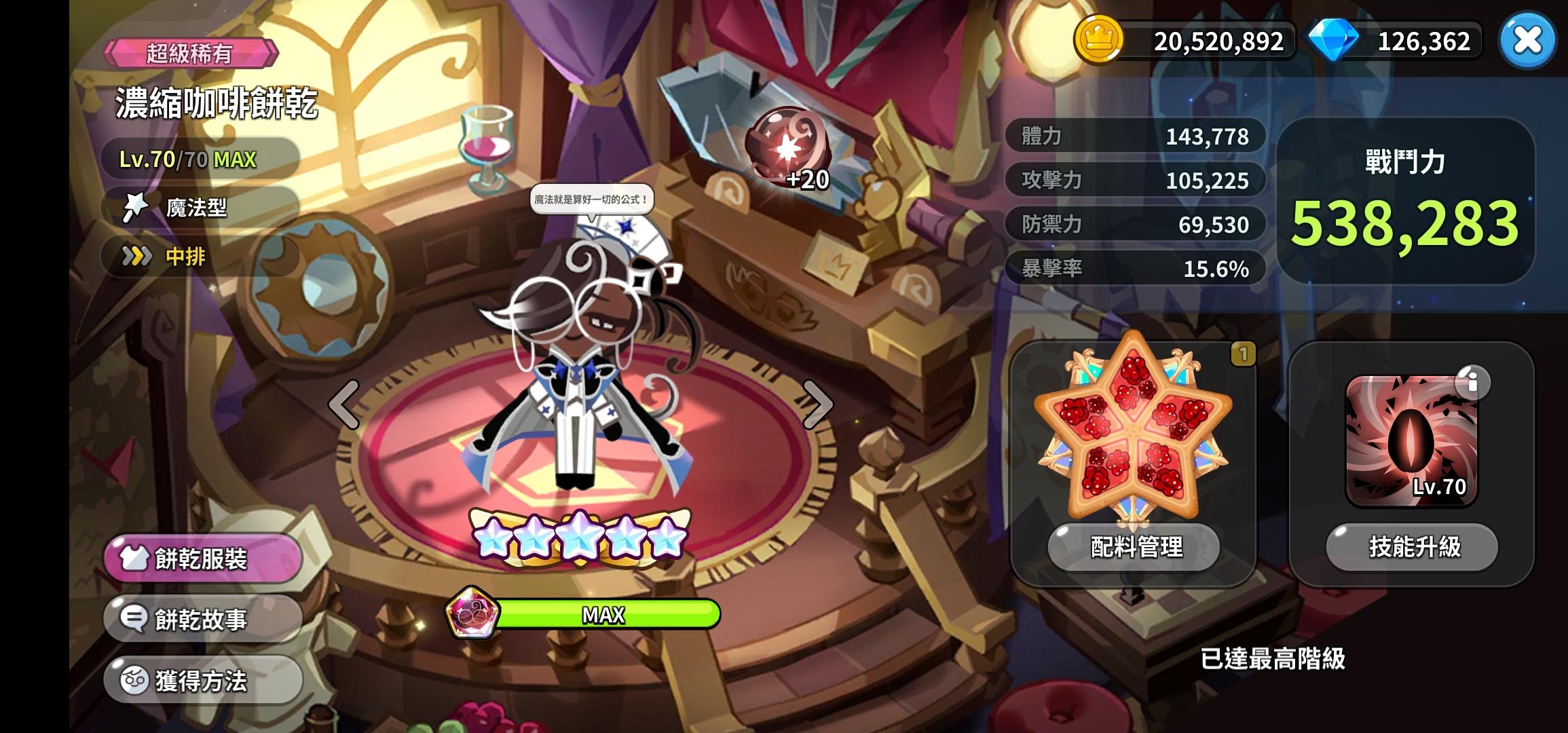Click the gold crown coin icon
1568x733 pixels.
[x=1098, y=41]
